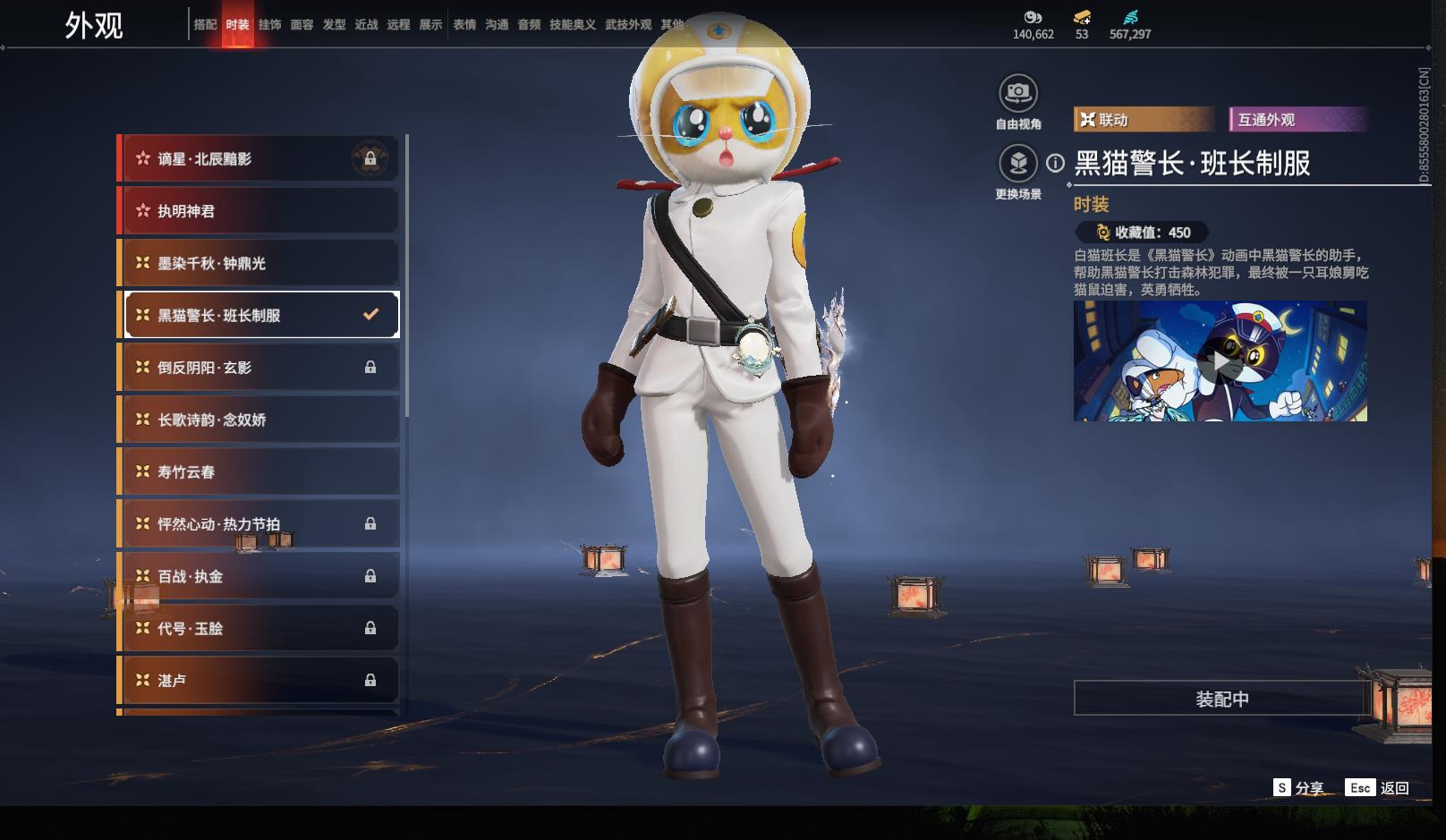The image size is (1446, 840).
Task: Open the 技能奥义 skills tab
Action: [x=572, y=24]
